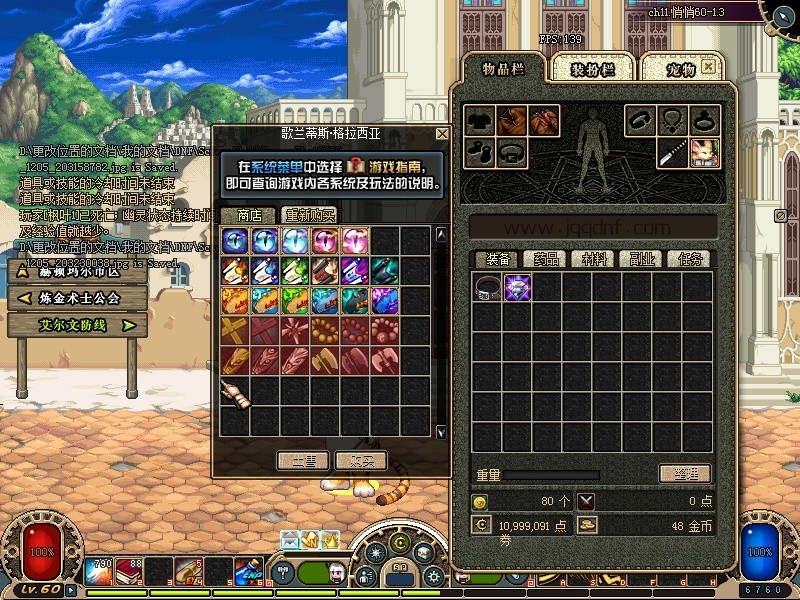This screenshot has height=600, width=800.
Task: Select the purple gem item in inventory
Action: click(x=517, y=288)
